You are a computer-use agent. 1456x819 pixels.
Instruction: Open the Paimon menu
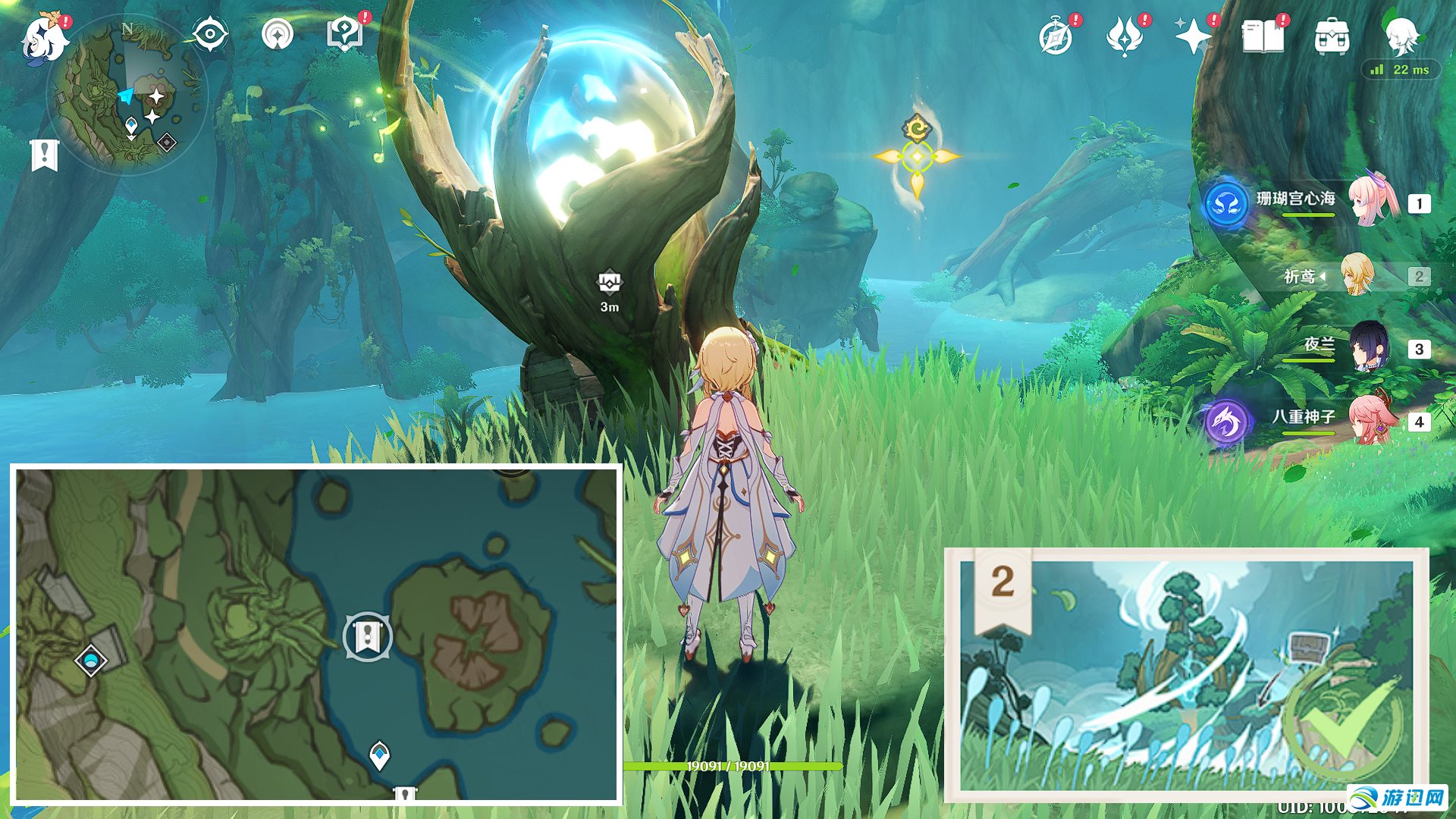coord(44,38)
